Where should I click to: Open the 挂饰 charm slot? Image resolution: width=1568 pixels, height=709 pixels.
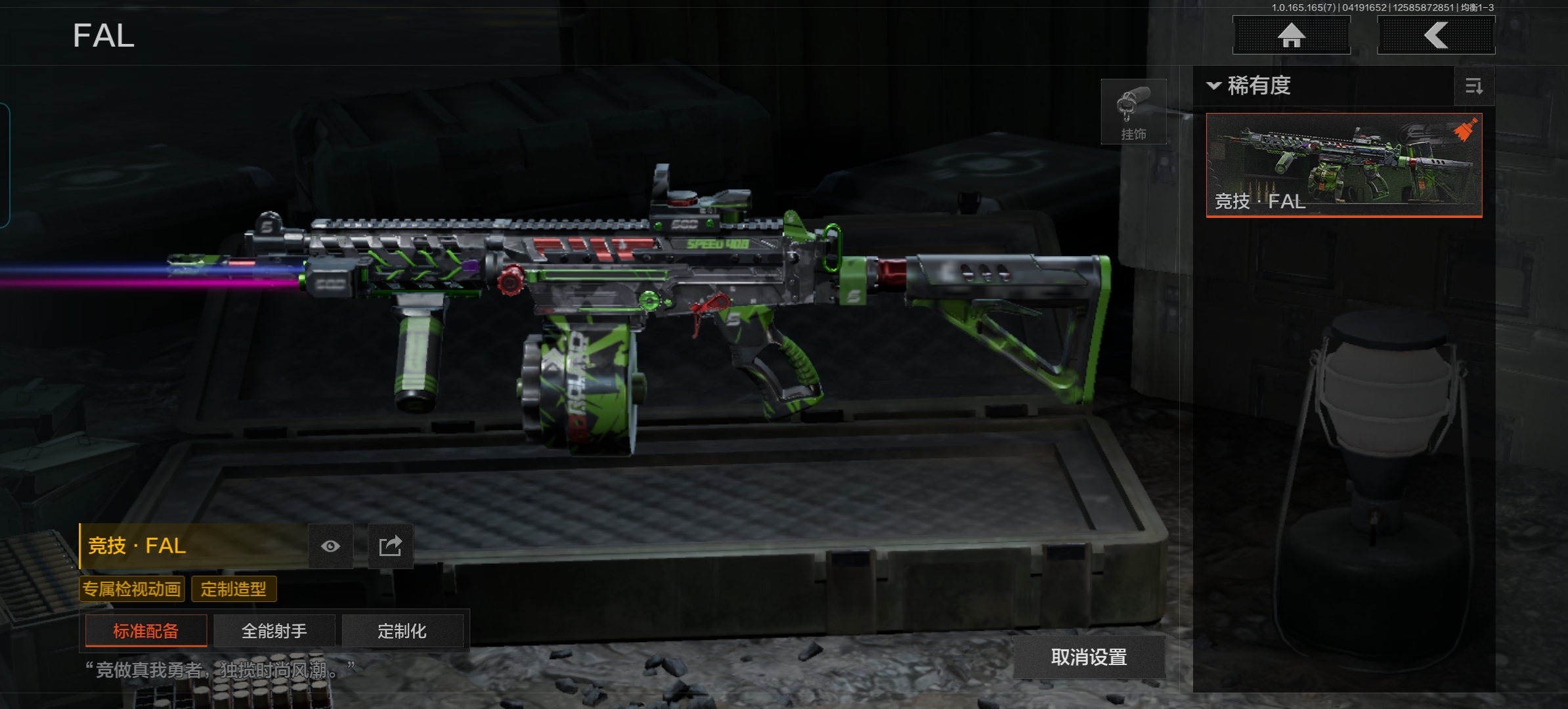1133,112
